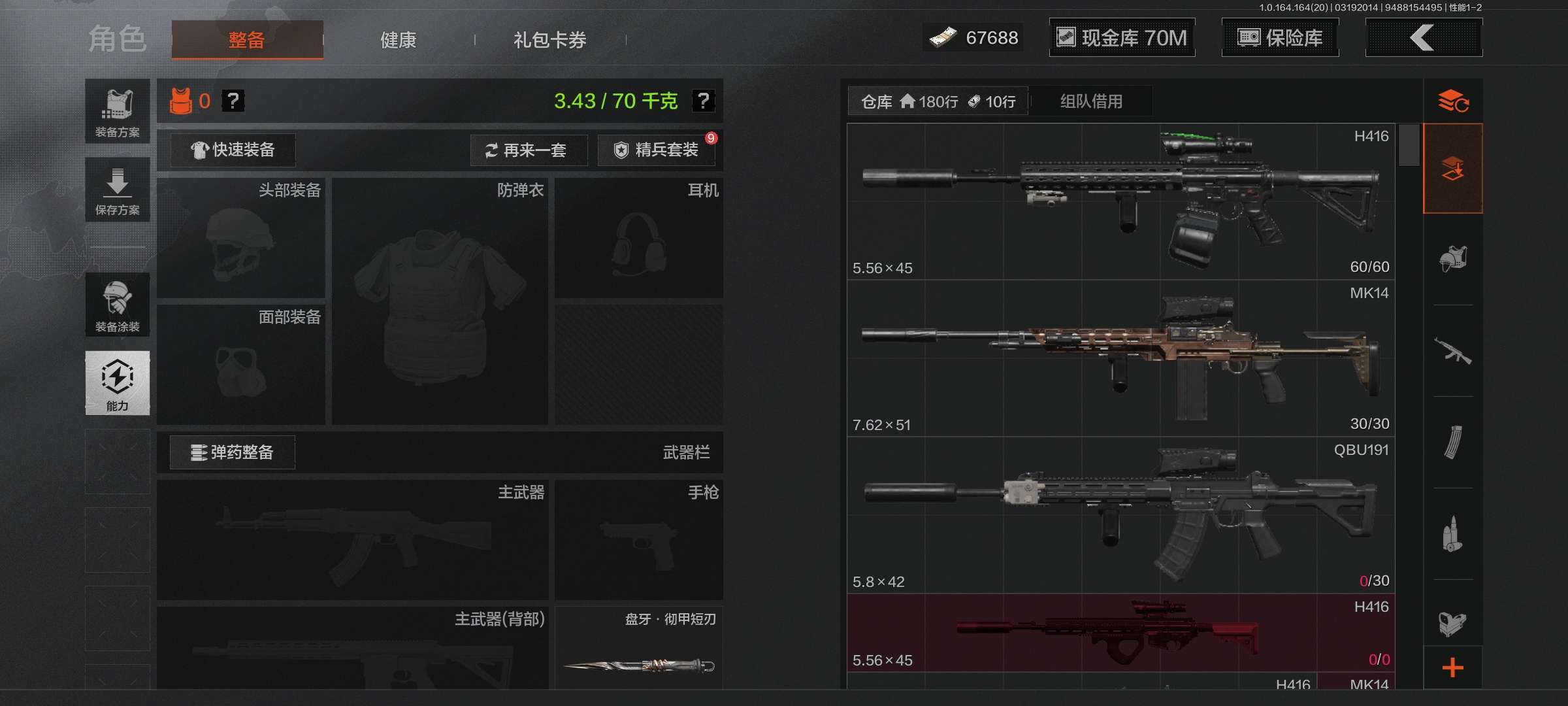Click the 保存方案 save loadout icon

(x=117, y=190)
